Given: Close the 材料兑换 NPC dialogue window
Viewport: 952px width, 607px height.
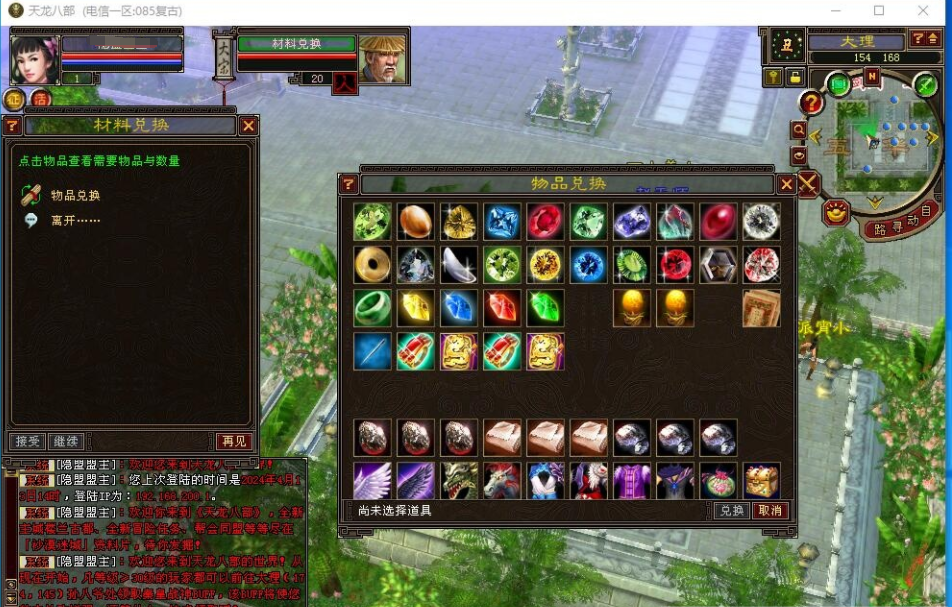Looking at the screenshot, I should (x=248, y=125).
